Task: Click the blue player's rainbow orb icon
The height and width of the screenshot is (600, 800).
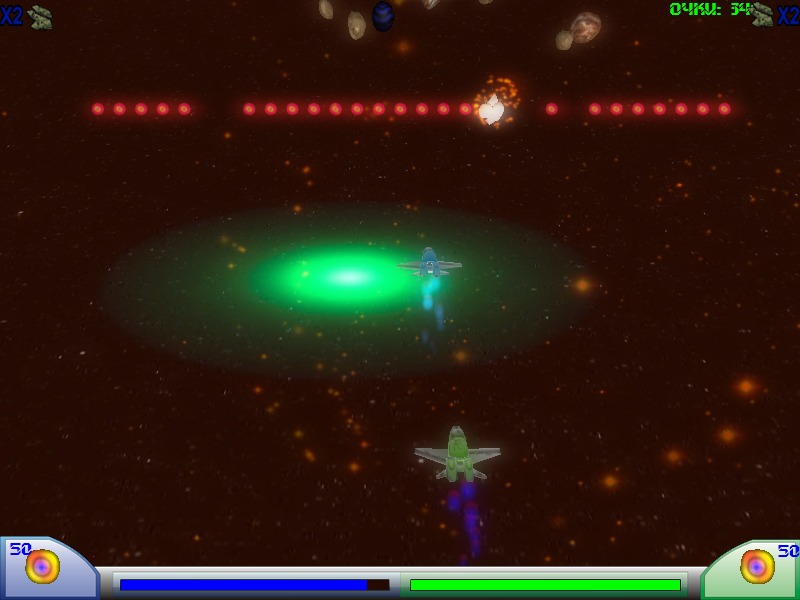Action: 42,567
